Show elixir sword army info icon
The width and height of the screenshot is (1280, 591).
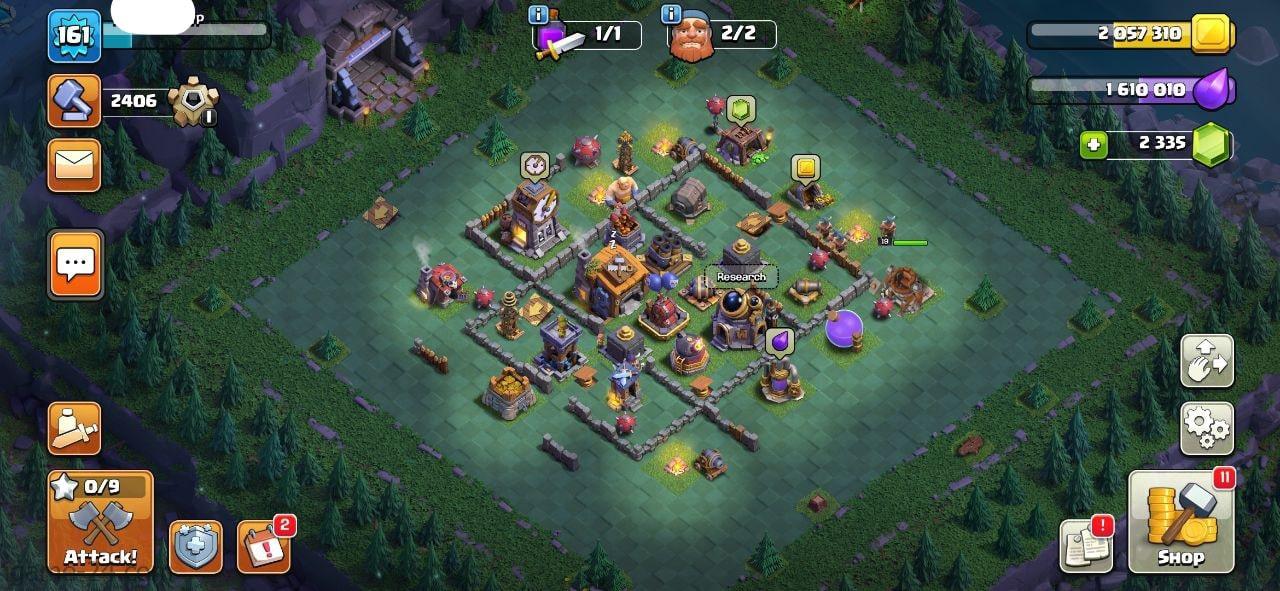click(x=538, y=14)
